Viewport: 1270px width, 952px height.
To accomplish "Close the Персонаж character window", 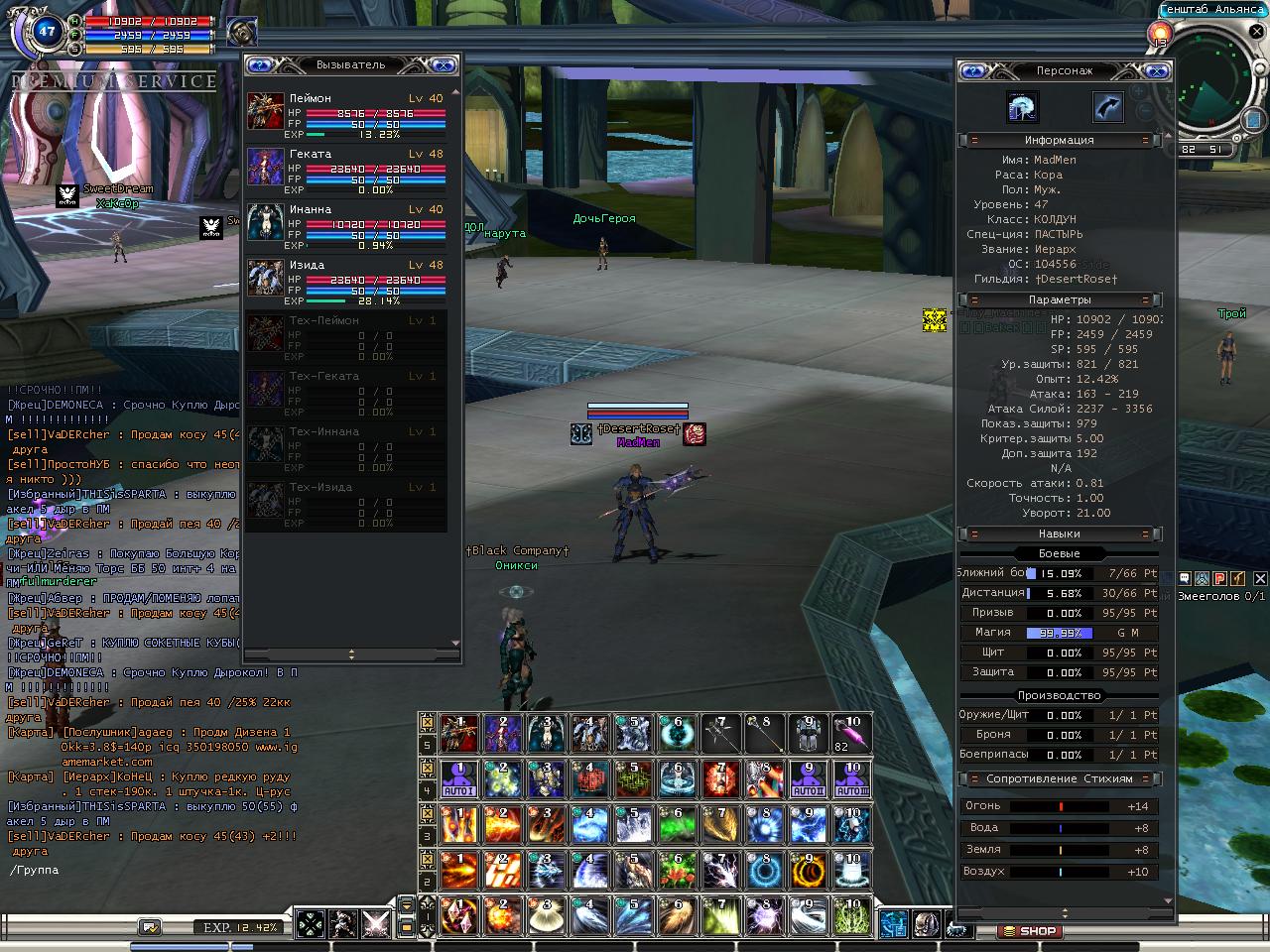I will [x=1157, y=71].
